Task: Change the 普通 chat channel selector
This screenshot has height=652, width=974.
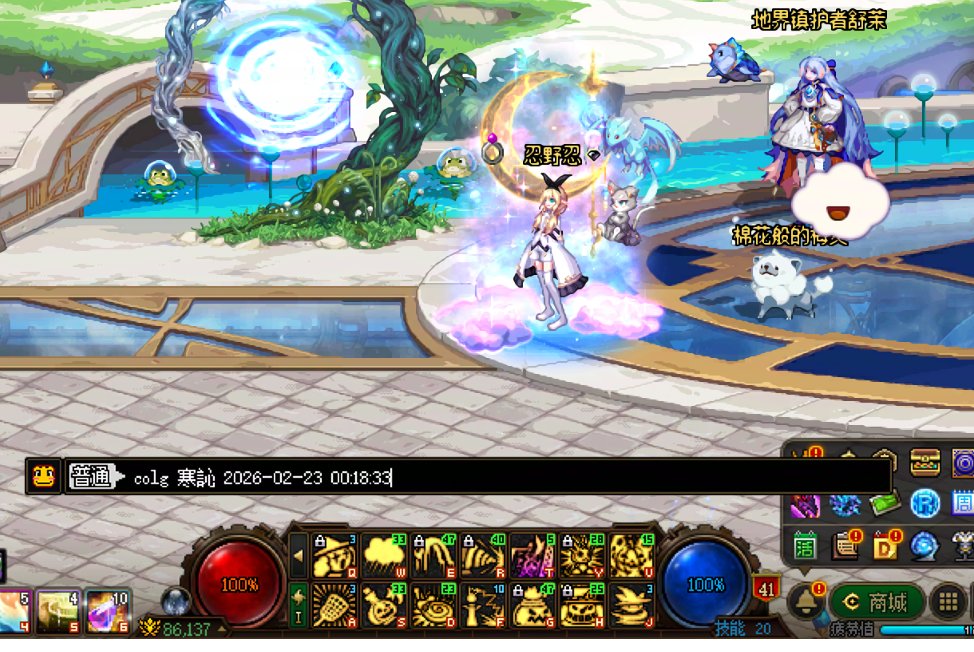Action: (91, 477)
